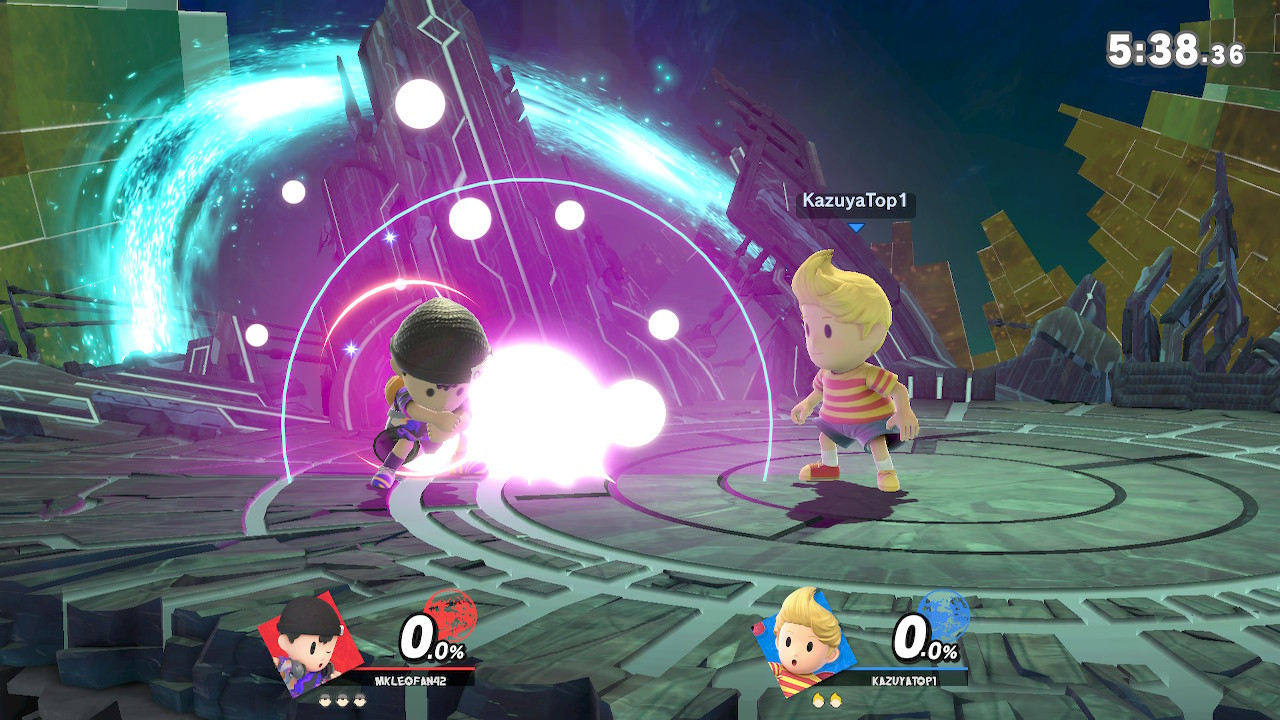The image size is (1280, 720).
Task: Click the third Ness stock head icon
Action: pyautogui.click(x=359, y=698)
